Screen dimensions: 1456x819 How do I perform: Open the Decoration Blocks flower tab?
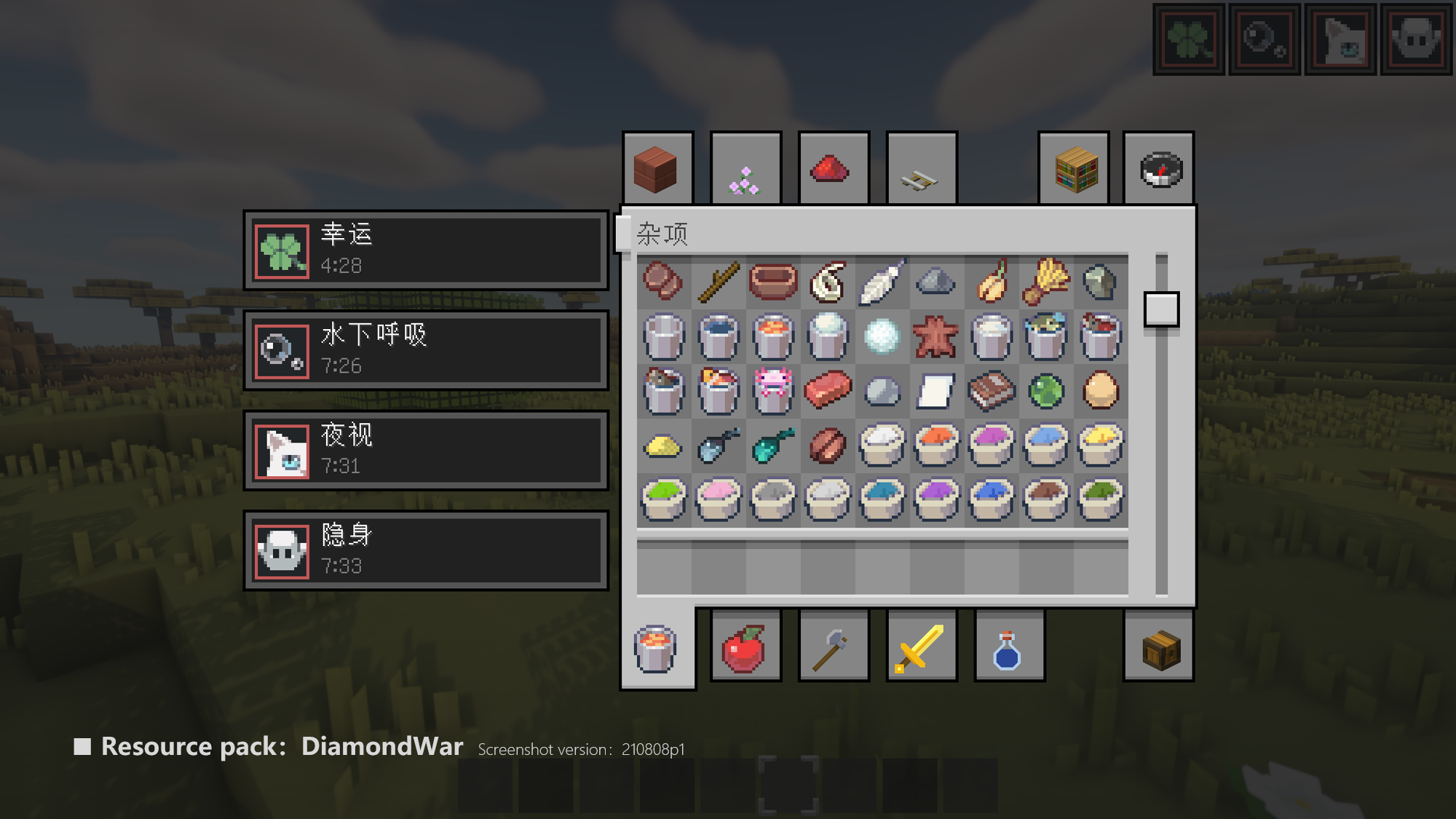pyautogui.click(x=745, y=169)
